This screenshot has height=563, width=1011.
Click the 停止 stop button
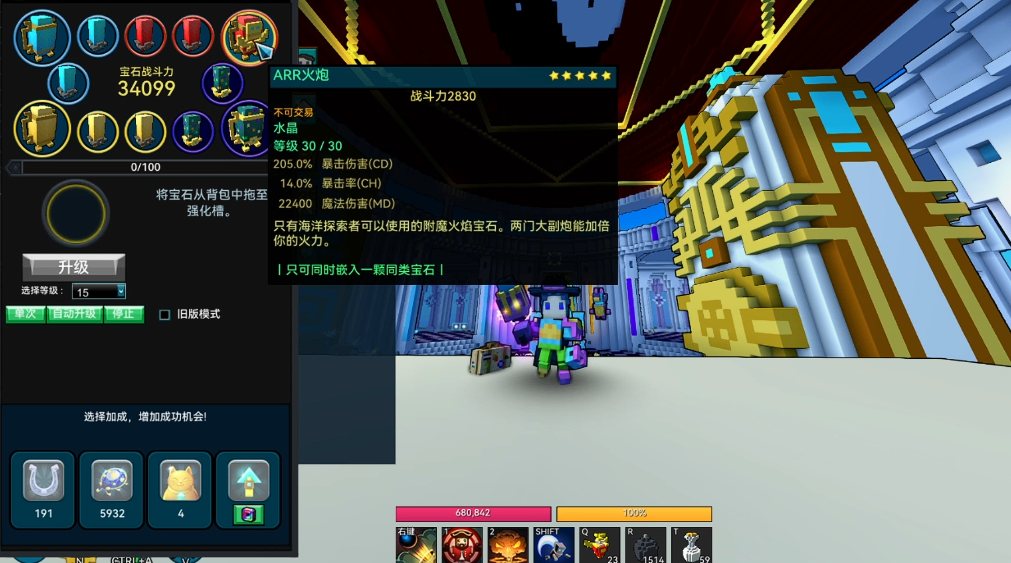point(124,314)
